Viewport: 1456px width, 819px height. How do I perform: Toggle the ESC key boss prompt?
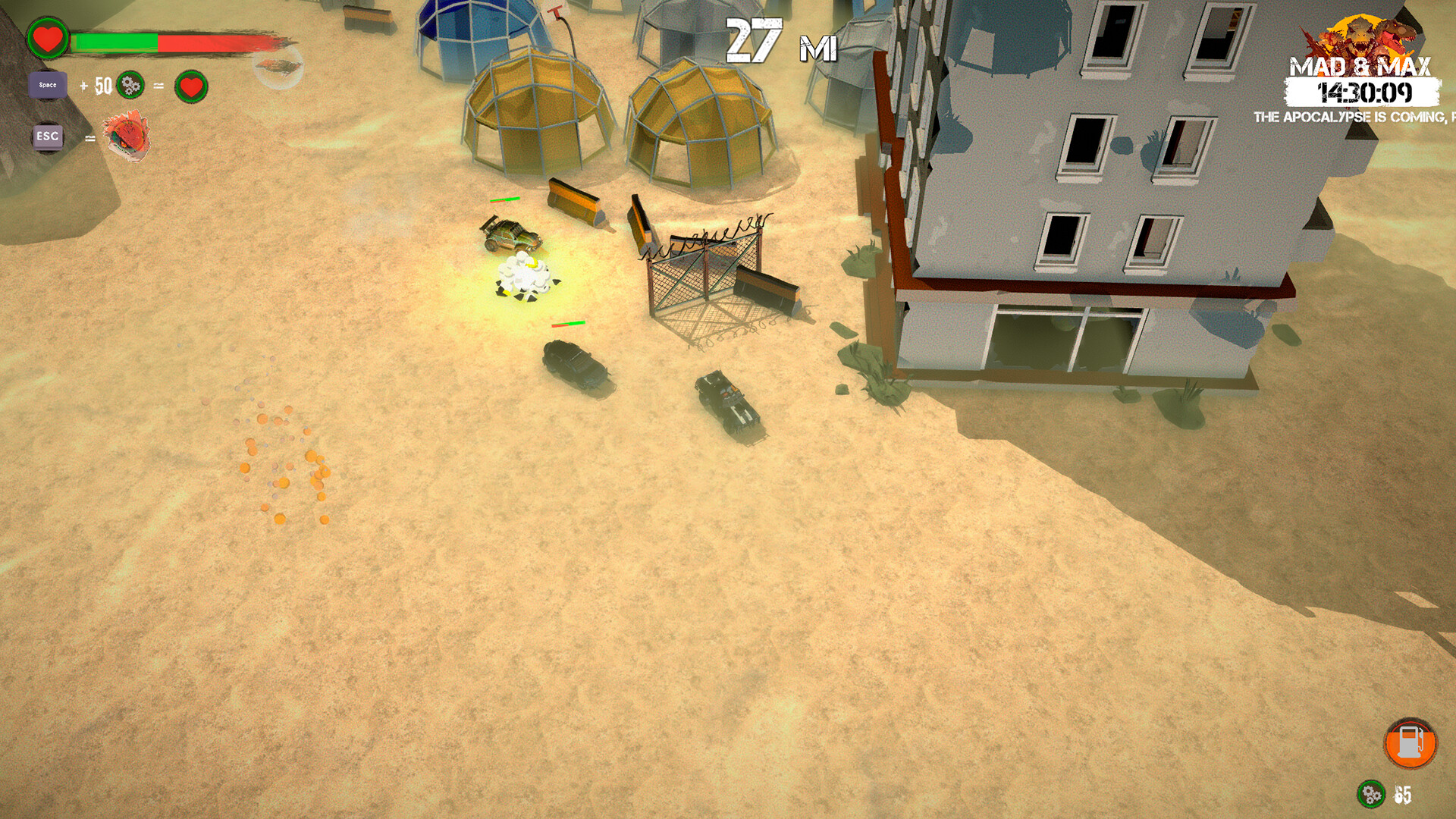pos(47,138)
